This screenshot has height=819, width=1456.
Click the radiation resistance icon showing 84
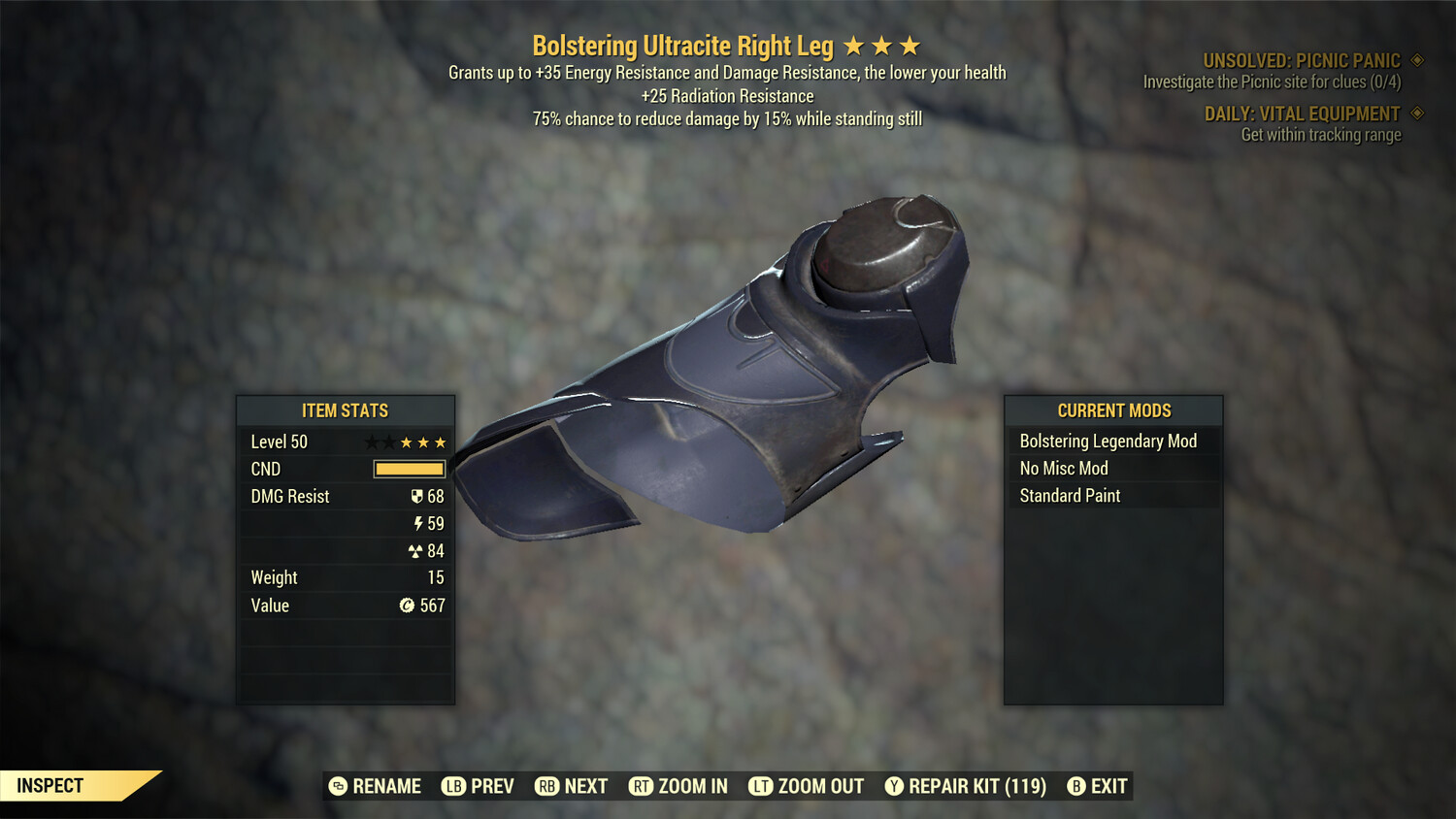(x=417, y=550)
